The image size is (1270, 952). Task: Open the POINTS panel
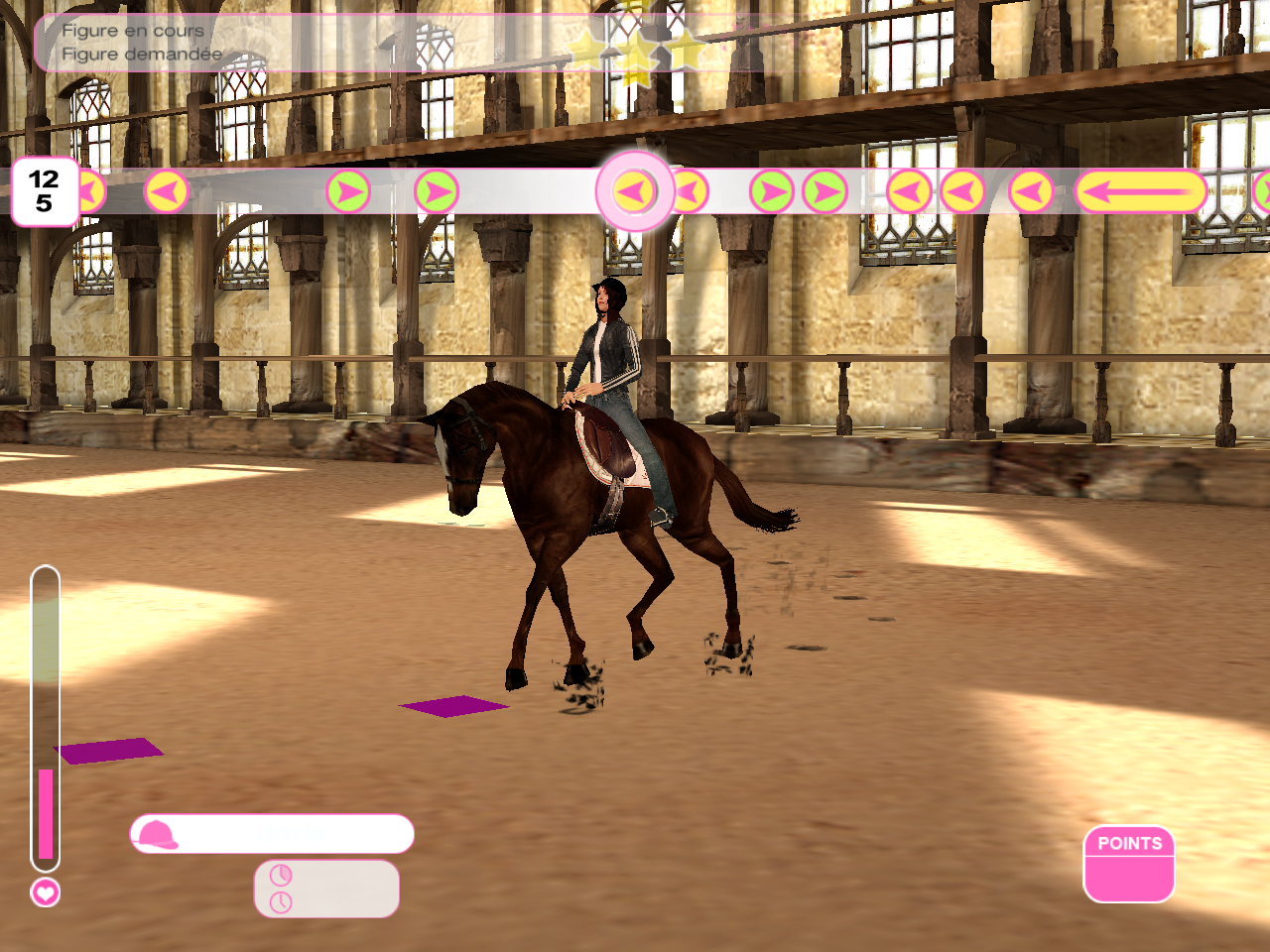pyautogui.click(x=1129, y=865)
